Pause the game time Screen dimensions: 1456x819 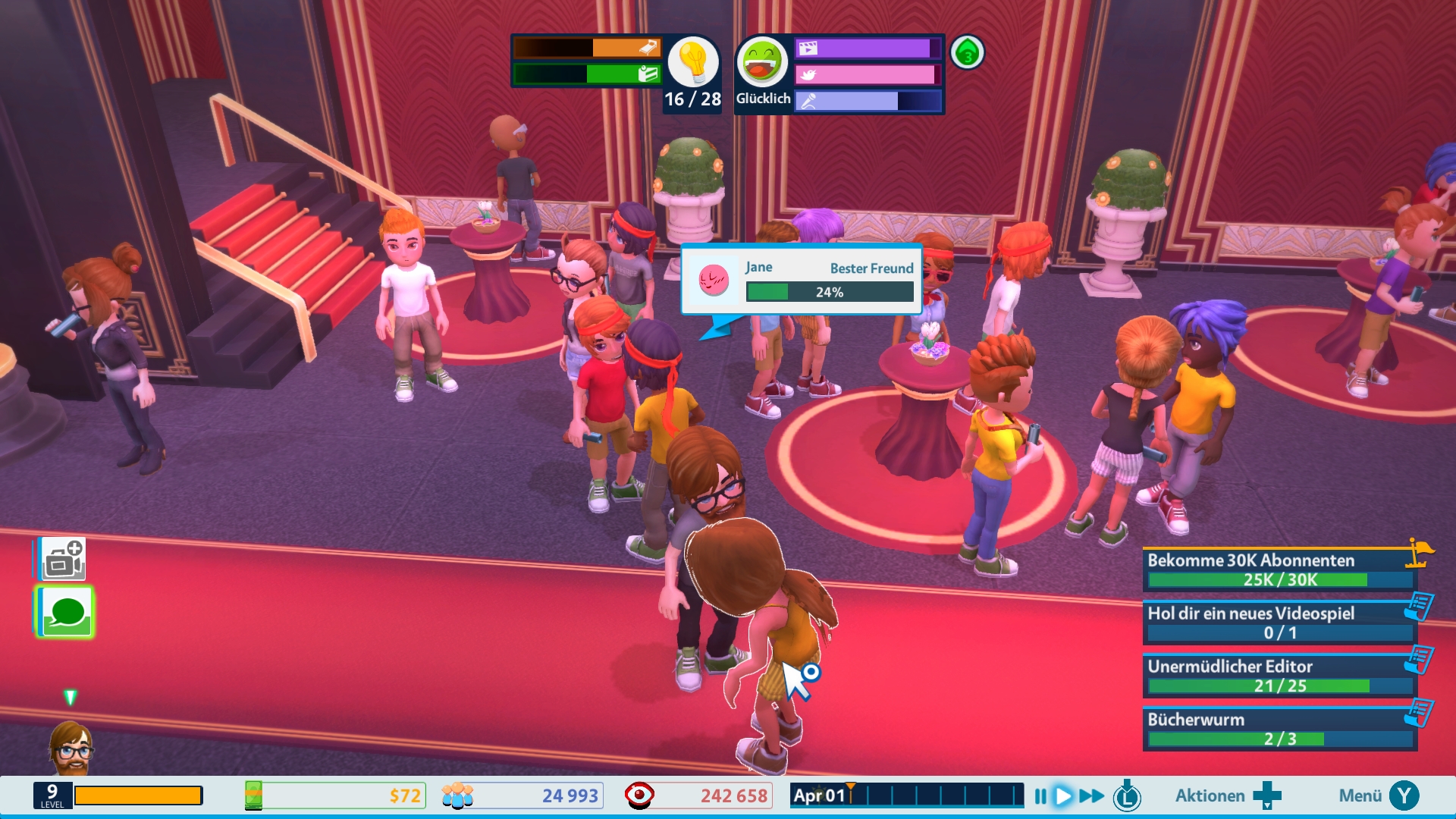click(1040, 796)
